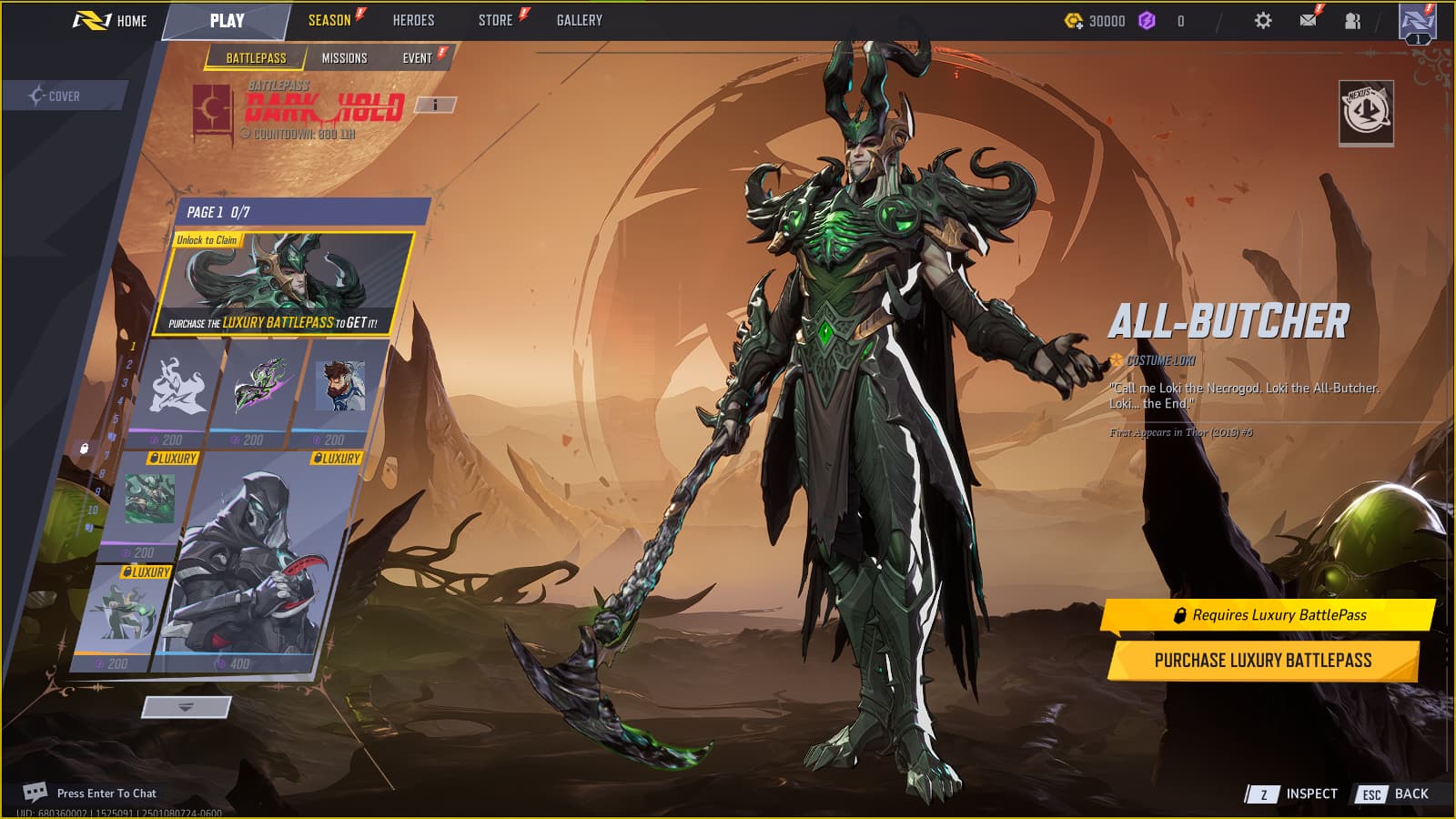This screenshot has width=1456, height=819.
Task: Show the Battlepass info details
Action: pyautogui.click(x=435, y=105)
